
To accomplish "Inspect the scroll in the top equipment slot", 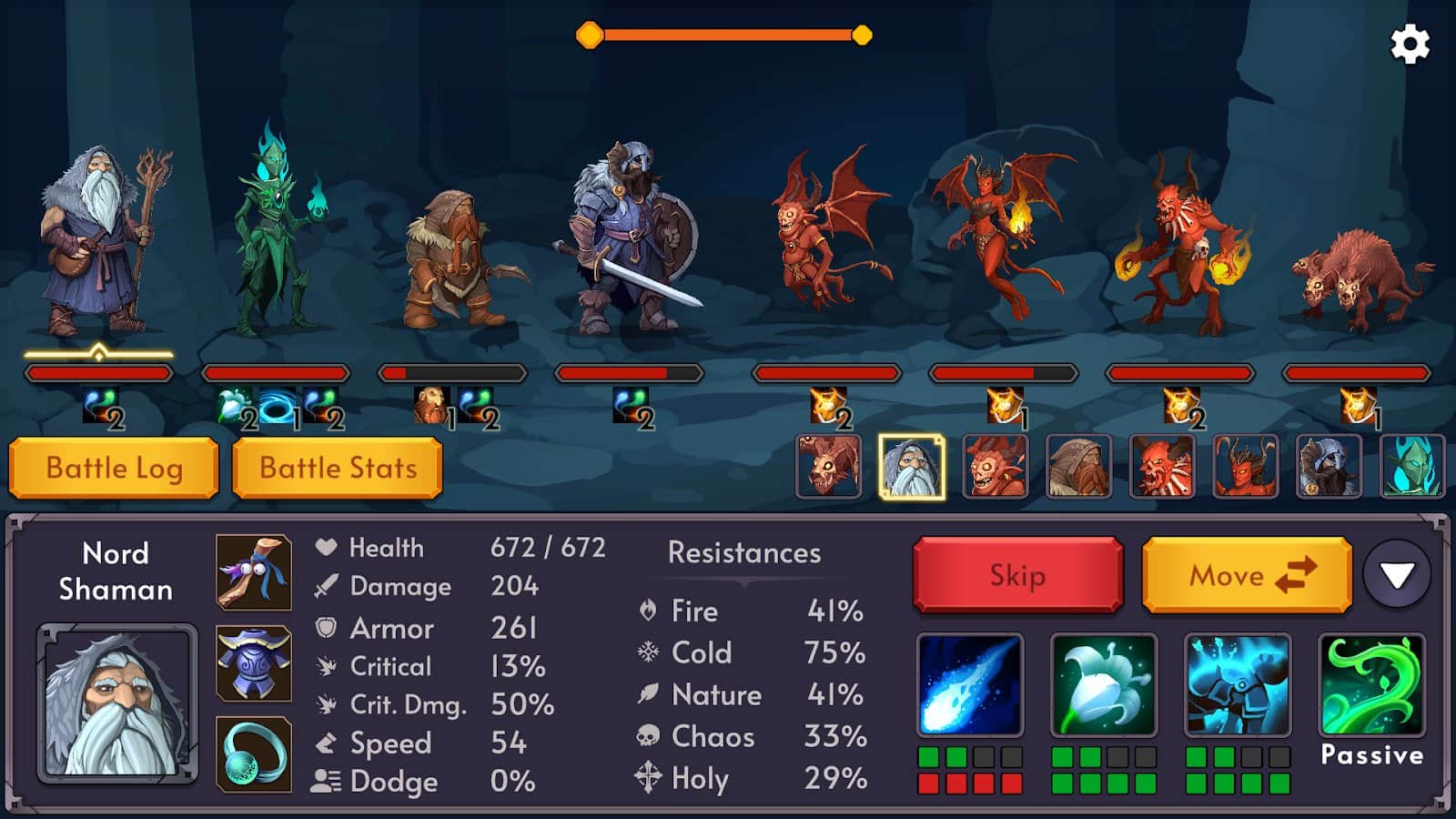I will coord(256,573).
